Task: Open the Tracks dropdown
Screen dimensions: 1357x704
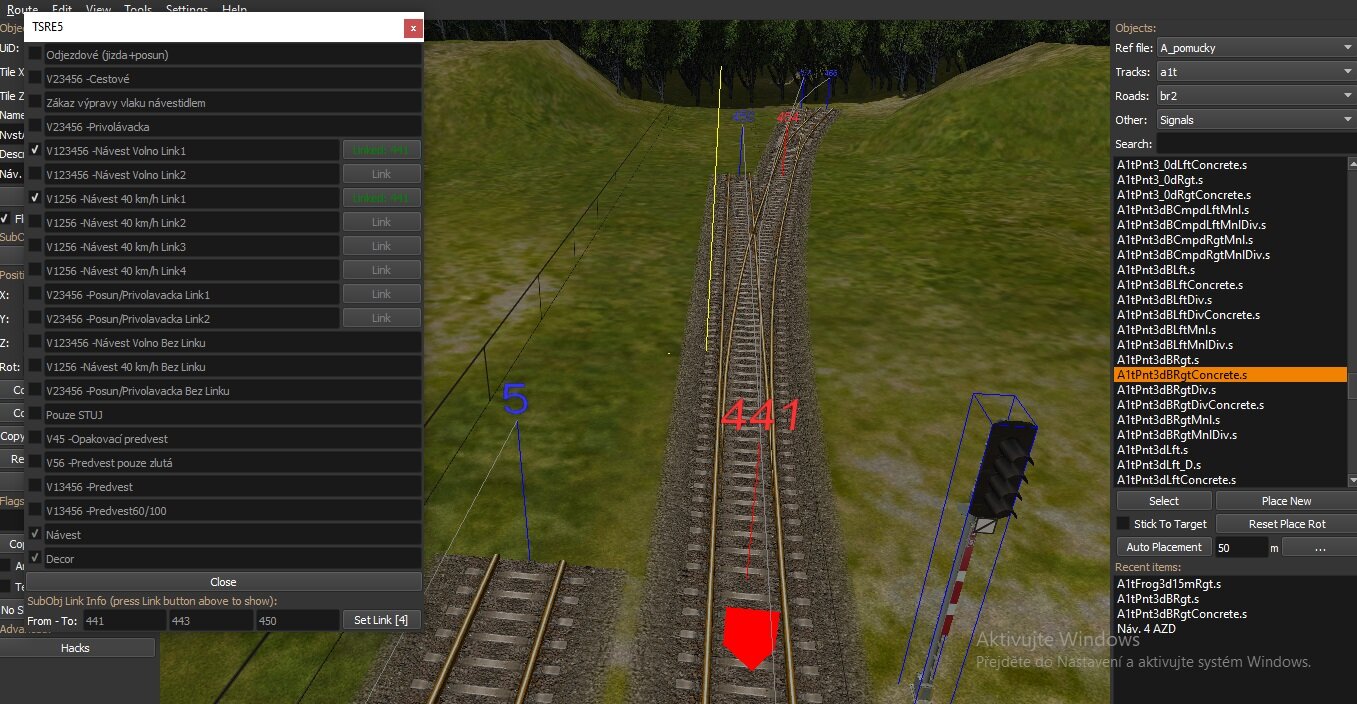Action: coord(1254,72)
